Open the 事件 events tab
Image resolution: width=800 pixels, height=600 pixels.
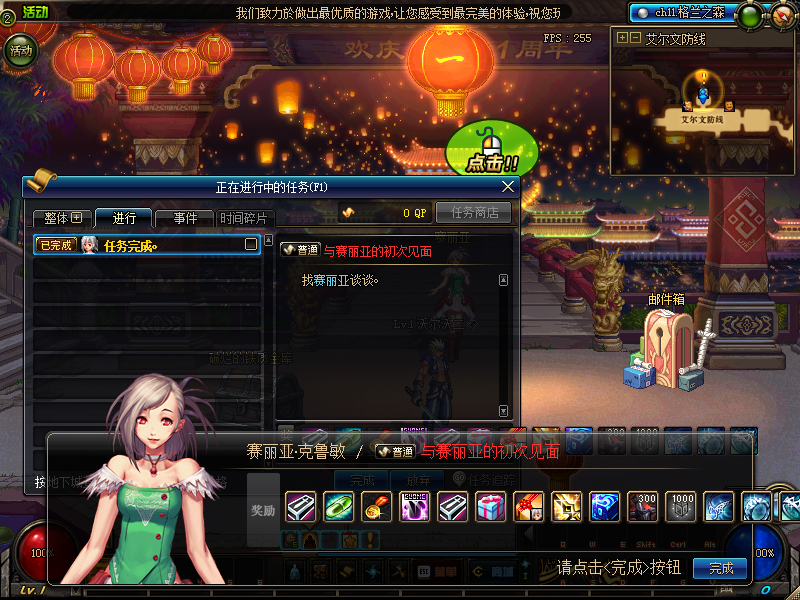tap(186, 218)
